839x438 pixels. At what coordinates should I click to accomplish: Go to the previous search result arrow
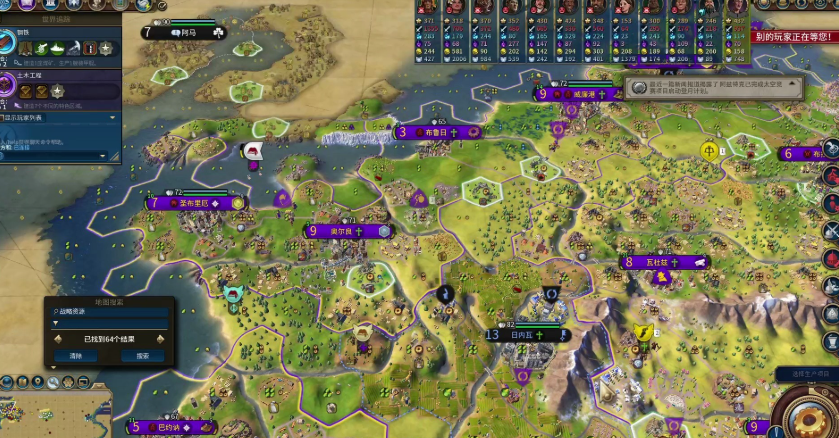click(x=59, y=339)
